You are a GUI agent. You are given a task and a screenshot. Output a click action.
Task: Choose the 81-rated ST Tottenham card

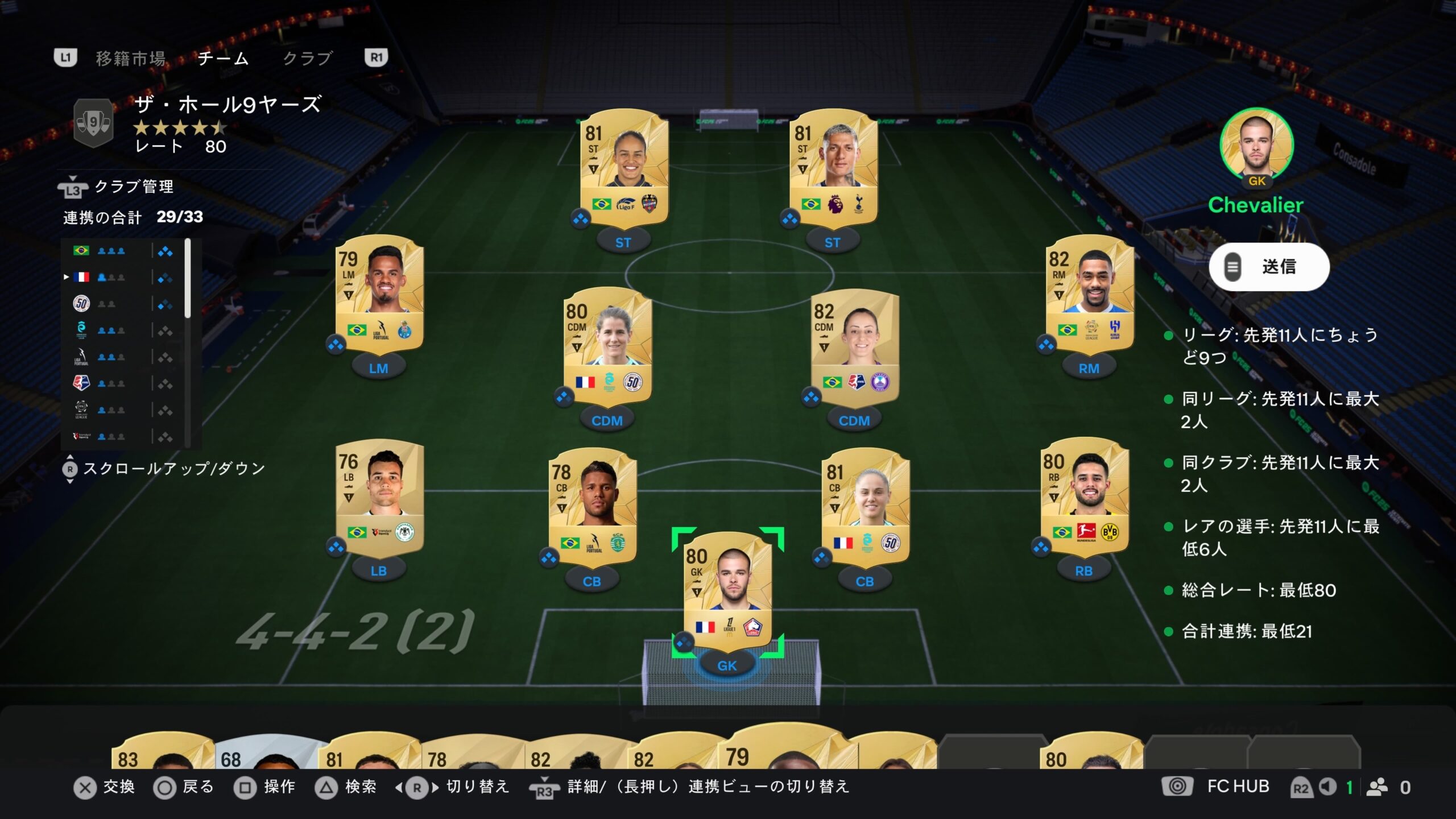click(x=833, y=166)
